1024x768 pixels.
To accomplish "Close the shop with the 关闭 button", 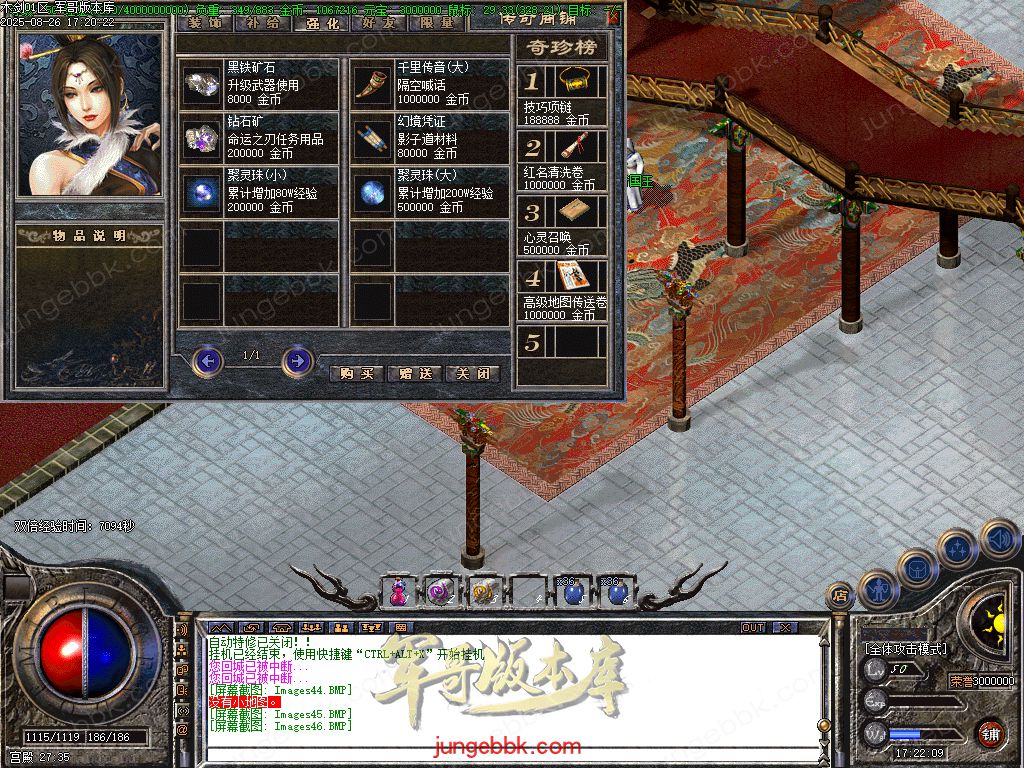I will [x=472, y=373].
